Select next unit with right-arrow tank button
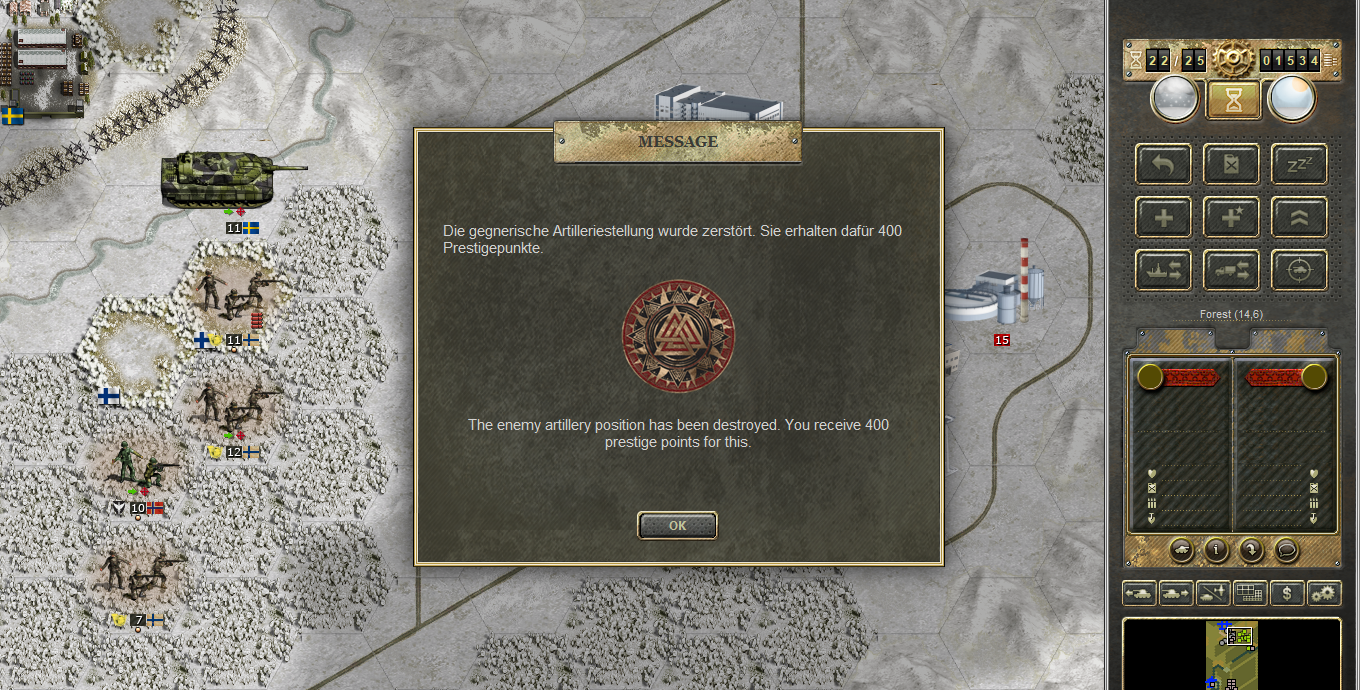Screen dimensions: 1360x690 1176,593
